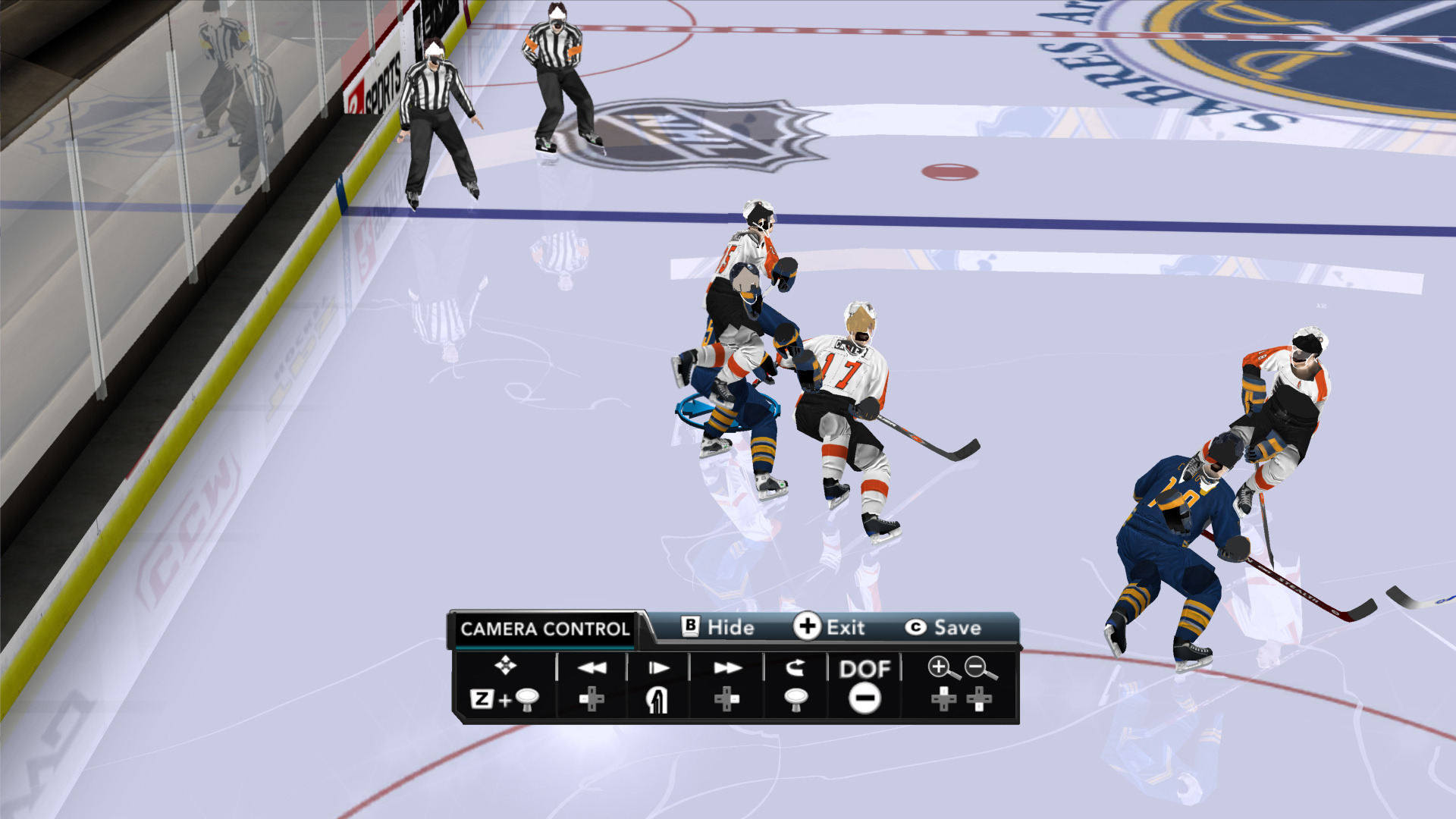Viewport: 1456px width, 819px height.
Task: Play the replay frame-by-frame
Action: [658, 668]
